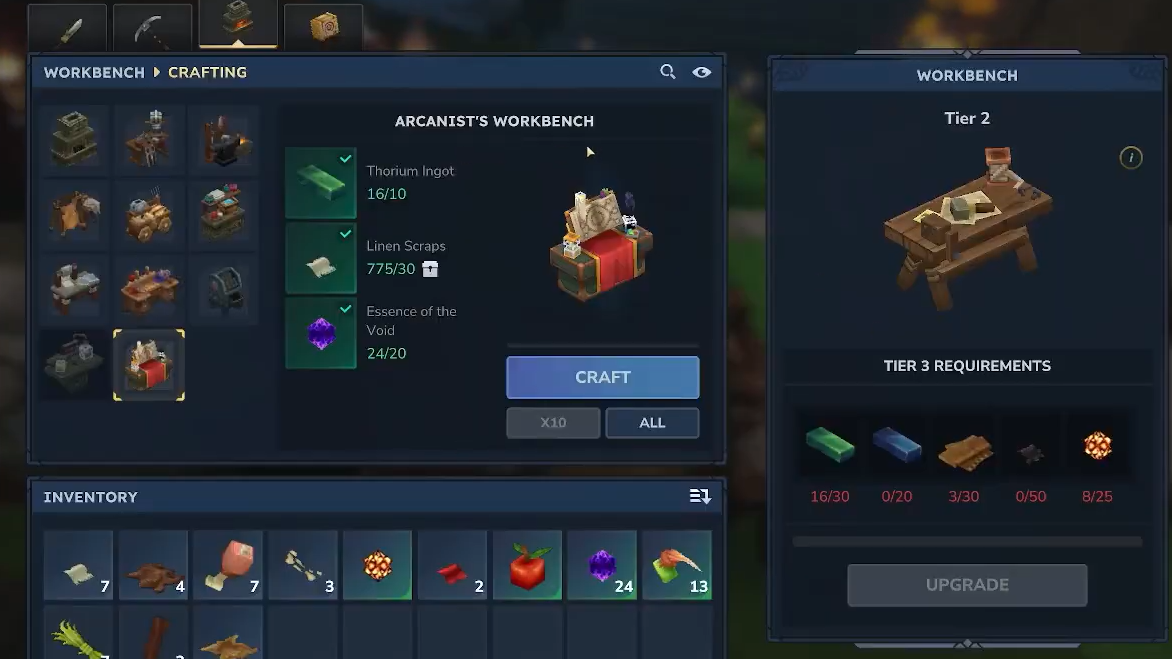Choose the wooden cart recipe
1172x659 pixels.
coord(148,214)
